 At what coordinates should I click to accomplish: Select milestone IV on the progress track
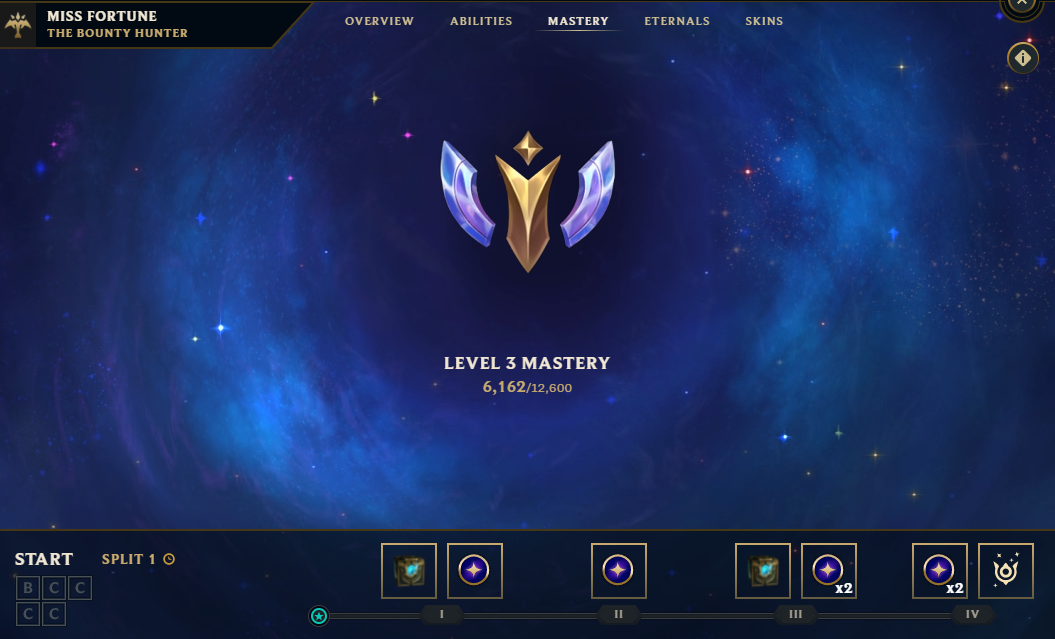(972, 614)
